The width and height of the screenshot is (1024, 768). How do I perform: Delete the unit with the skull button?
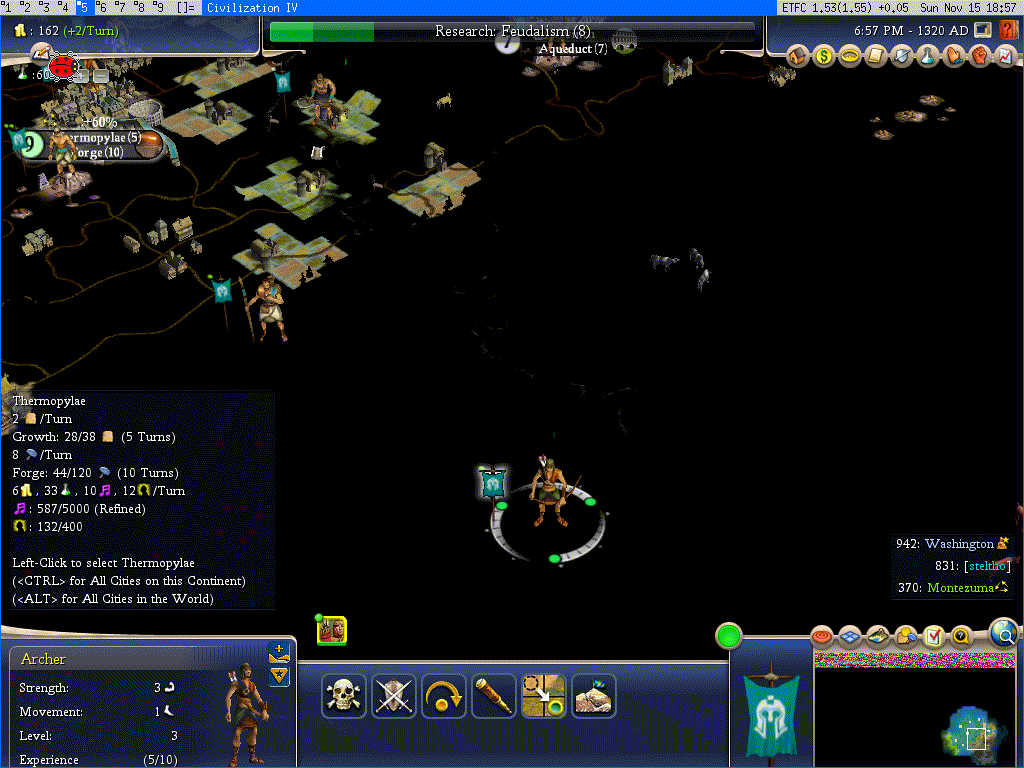coord(344,696)
